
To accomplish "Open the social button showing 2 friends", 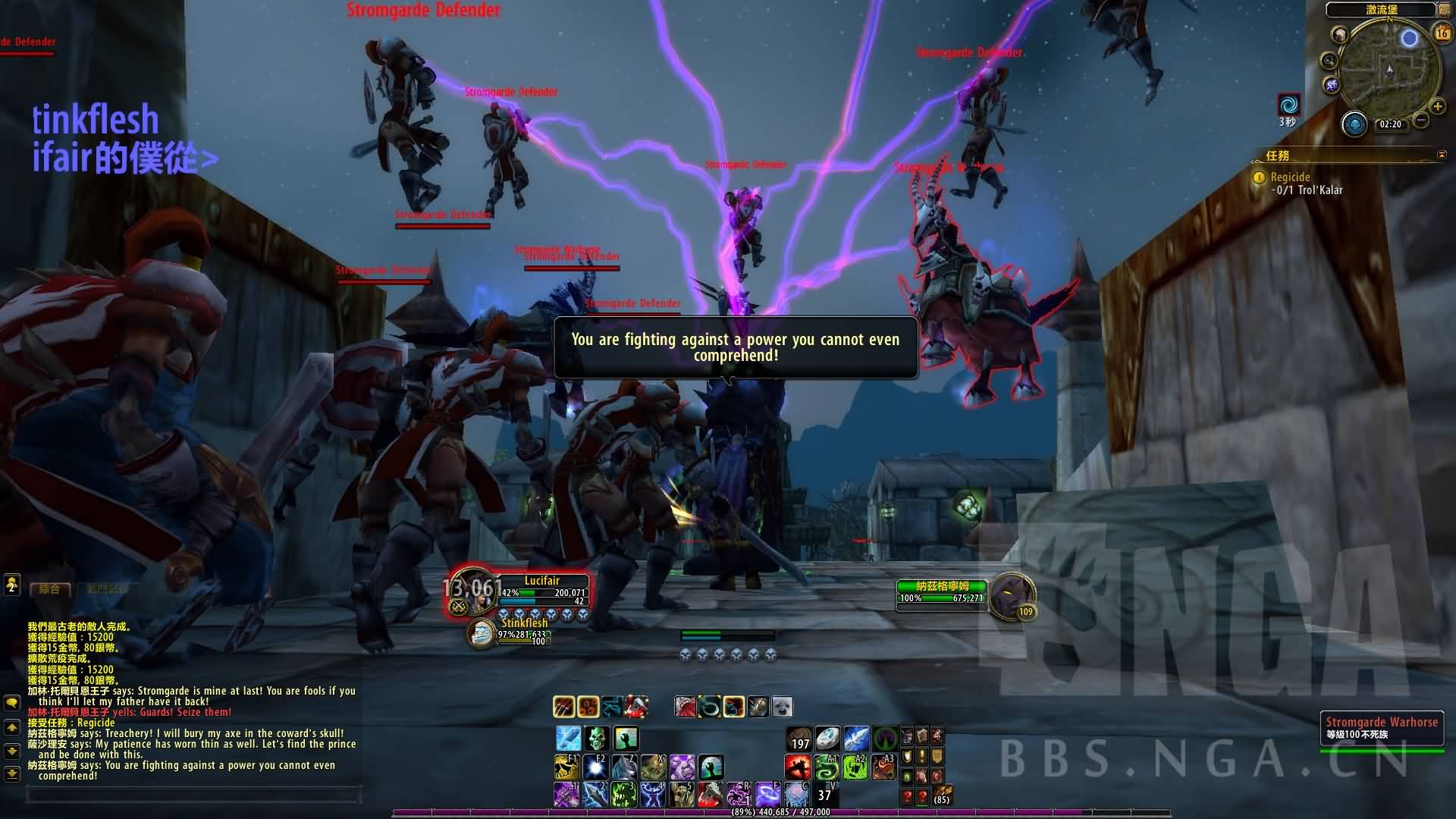I will pyautogui.click(x=11, y=585).
